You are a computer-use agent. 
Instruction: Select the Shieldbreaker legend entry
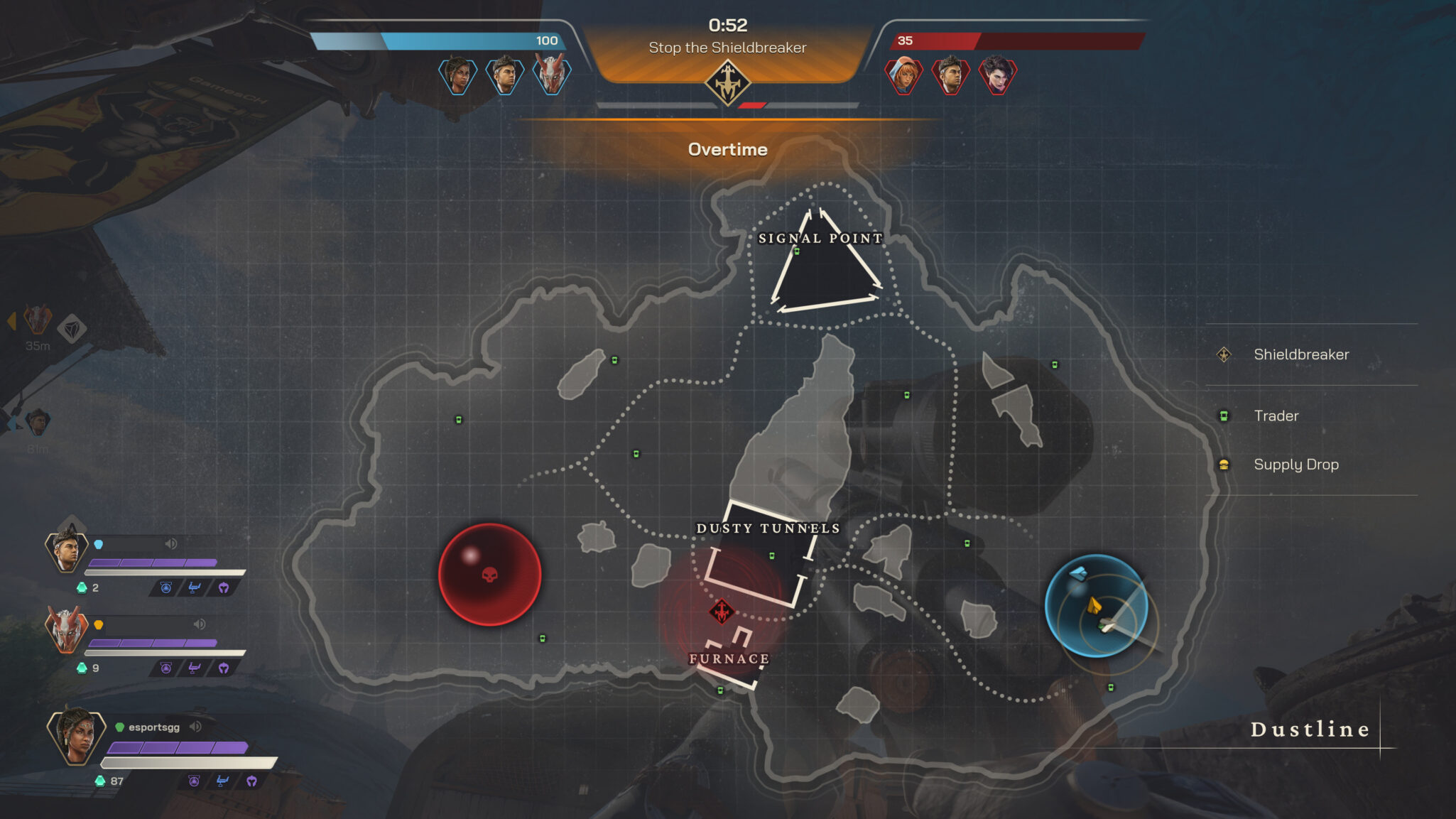1300,354
